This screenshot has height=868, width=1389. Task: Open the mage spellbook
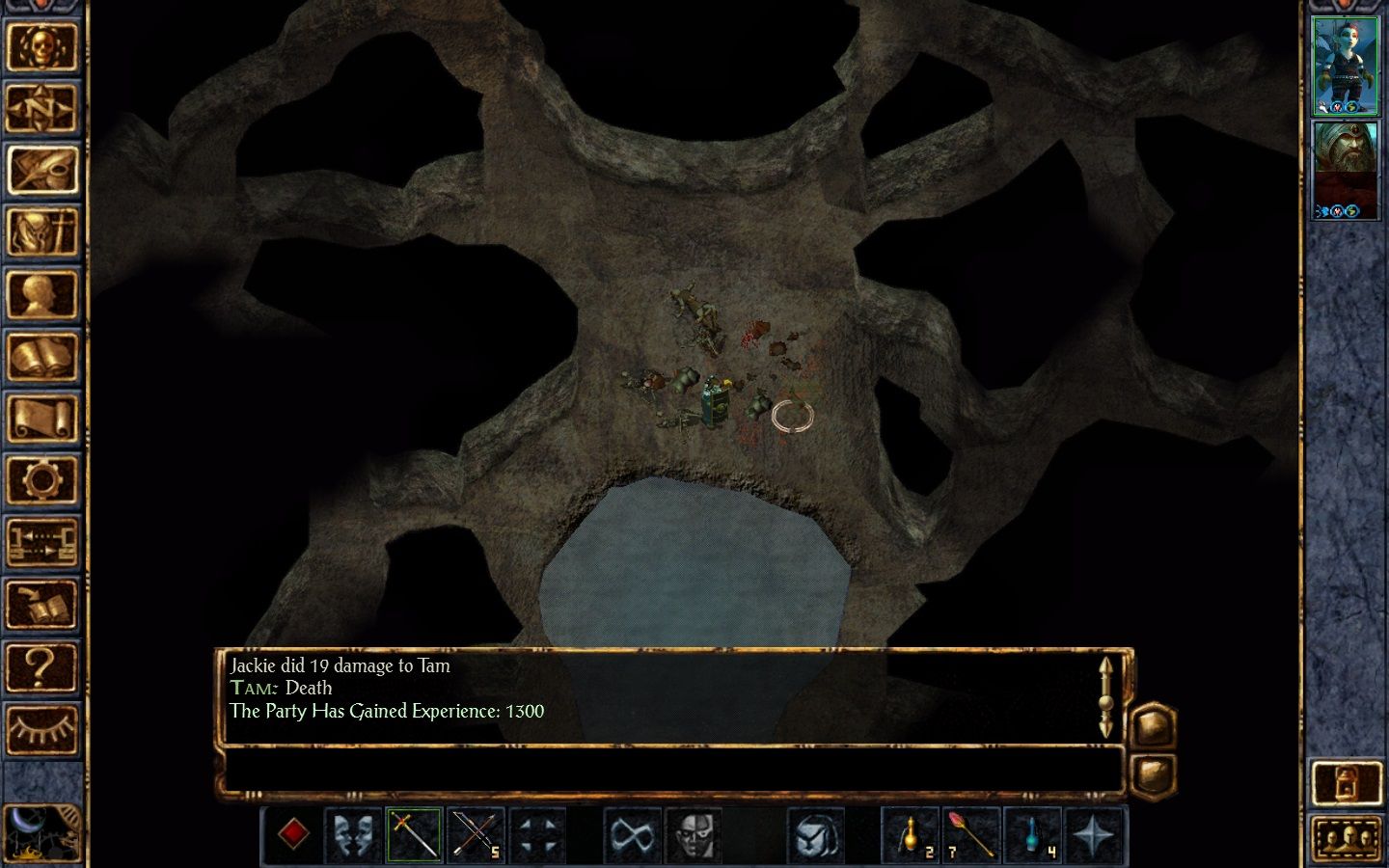[41, 357]
